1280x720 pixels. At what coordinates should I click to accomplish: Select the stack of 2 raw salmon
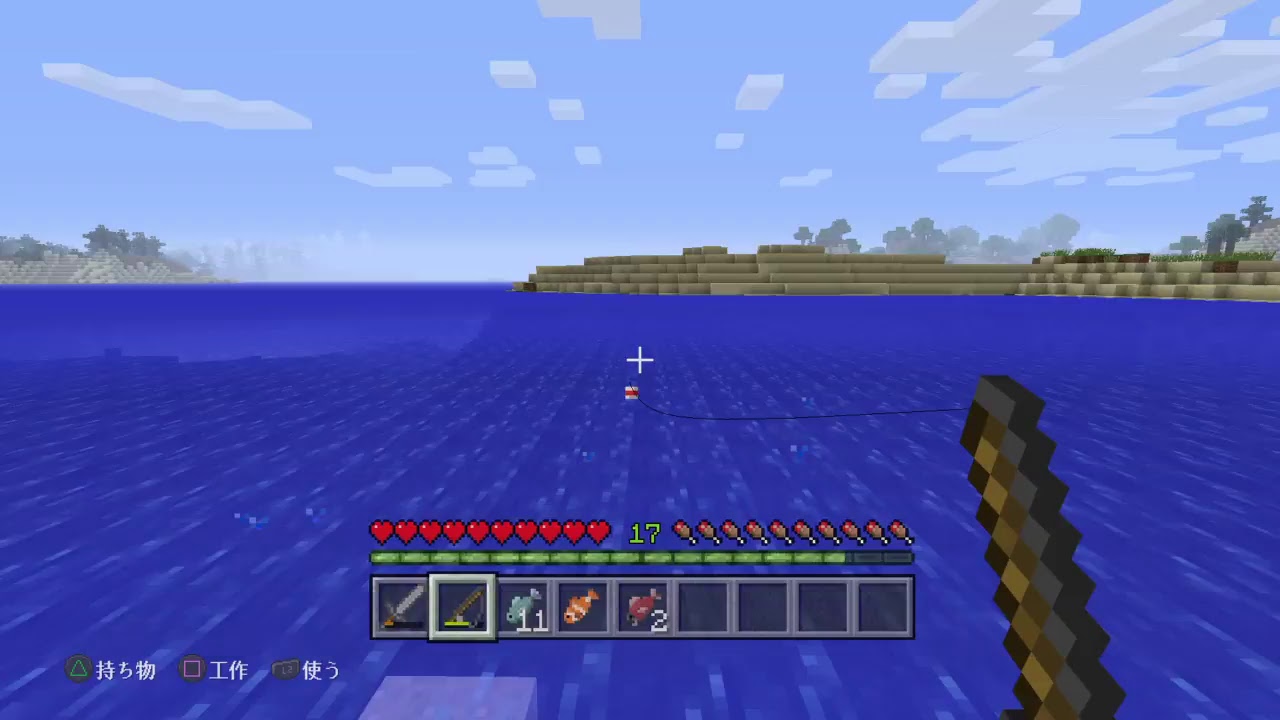click(x=643, y=606)
